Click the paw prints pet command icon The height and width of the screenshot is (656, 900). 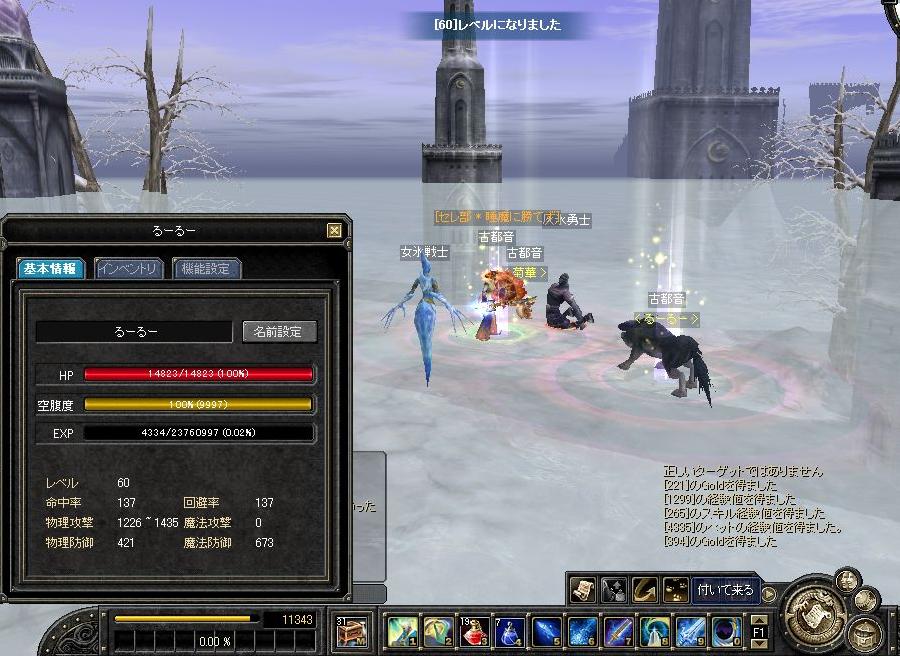(676, 590)
